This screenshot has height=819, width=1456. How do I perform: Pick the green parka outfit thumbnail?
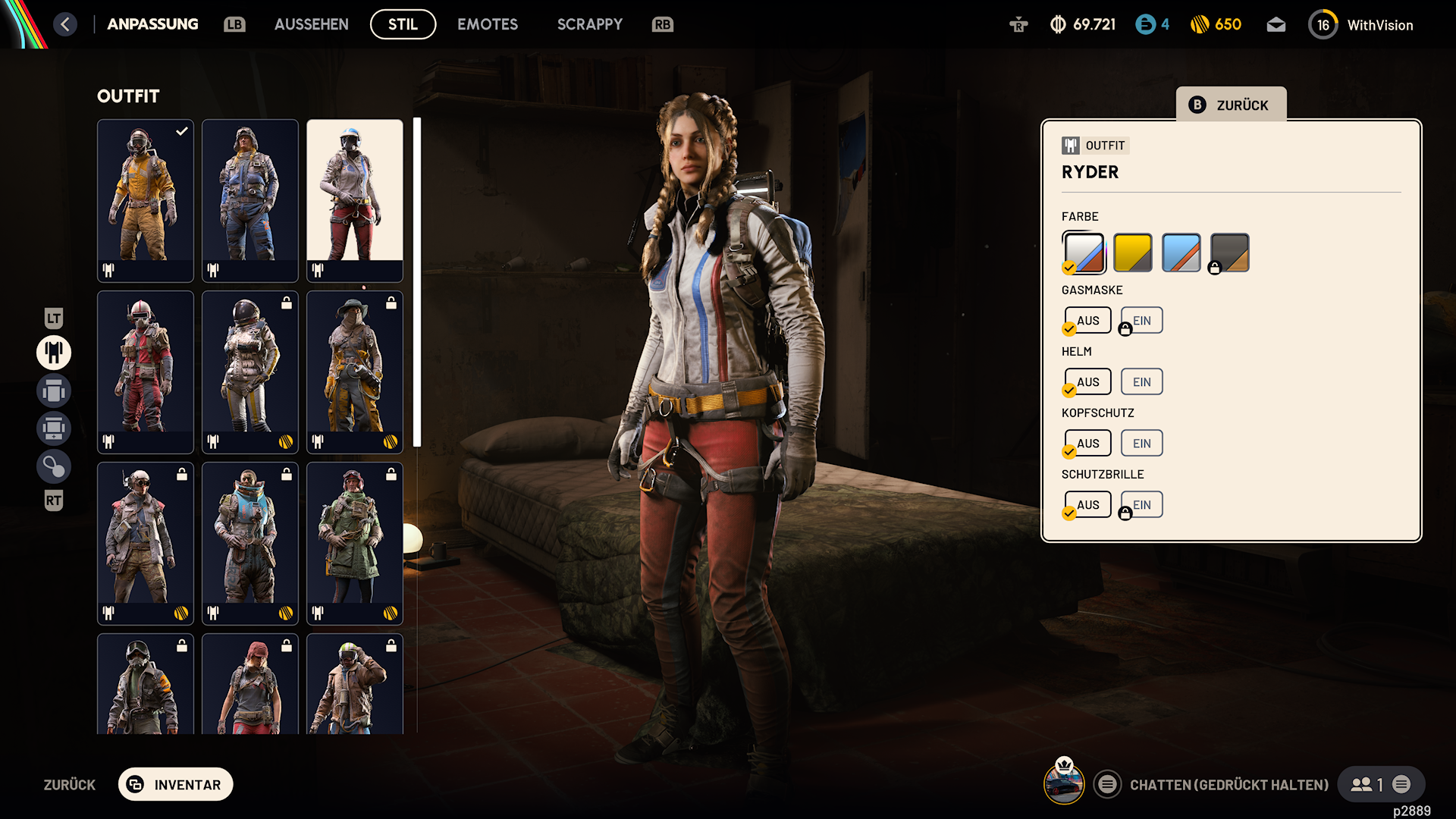click(x=354, y=543)
